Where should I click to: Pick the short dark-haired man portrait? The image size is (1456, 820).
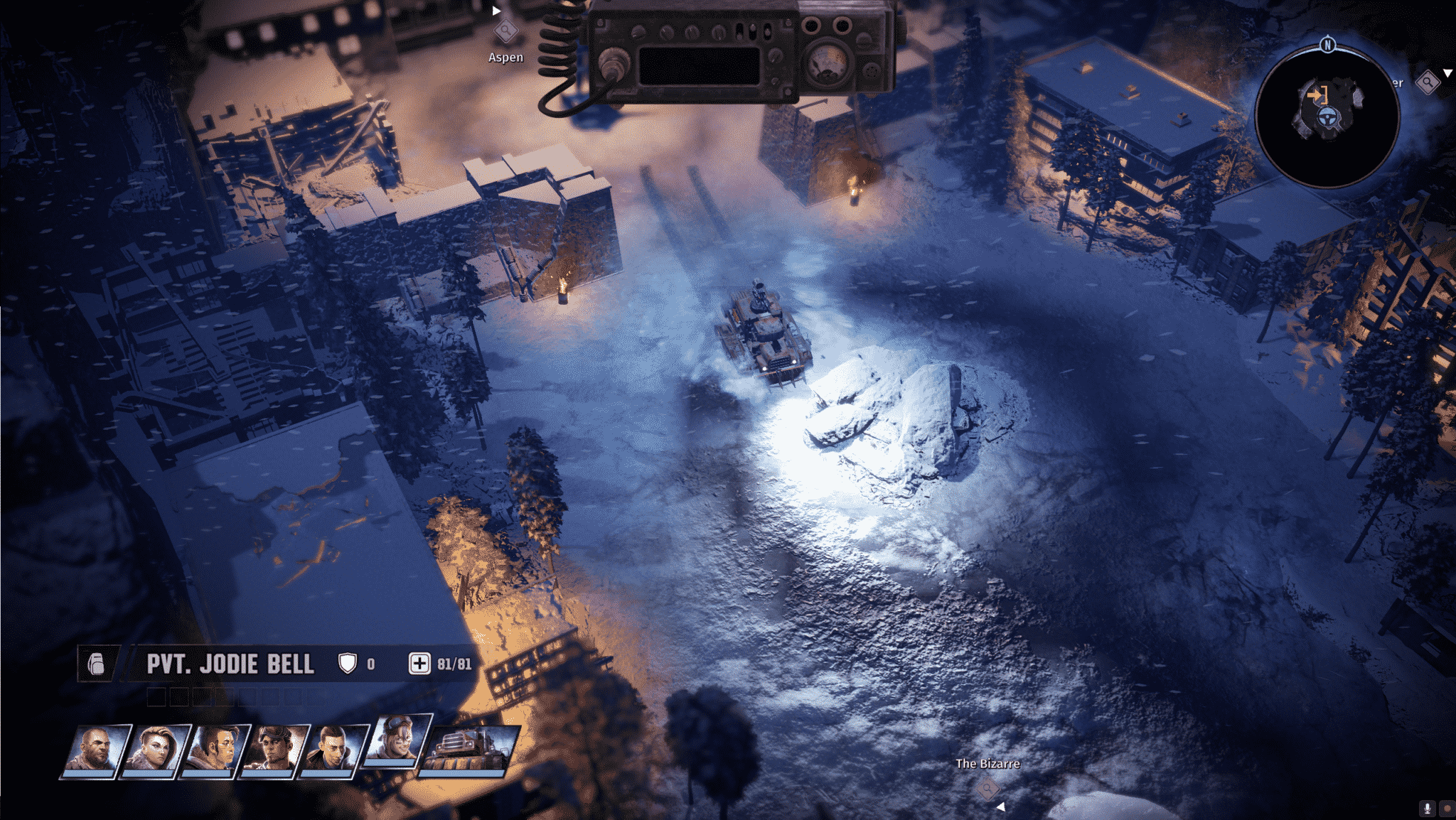pyautogui.click(x=333, y=751)
